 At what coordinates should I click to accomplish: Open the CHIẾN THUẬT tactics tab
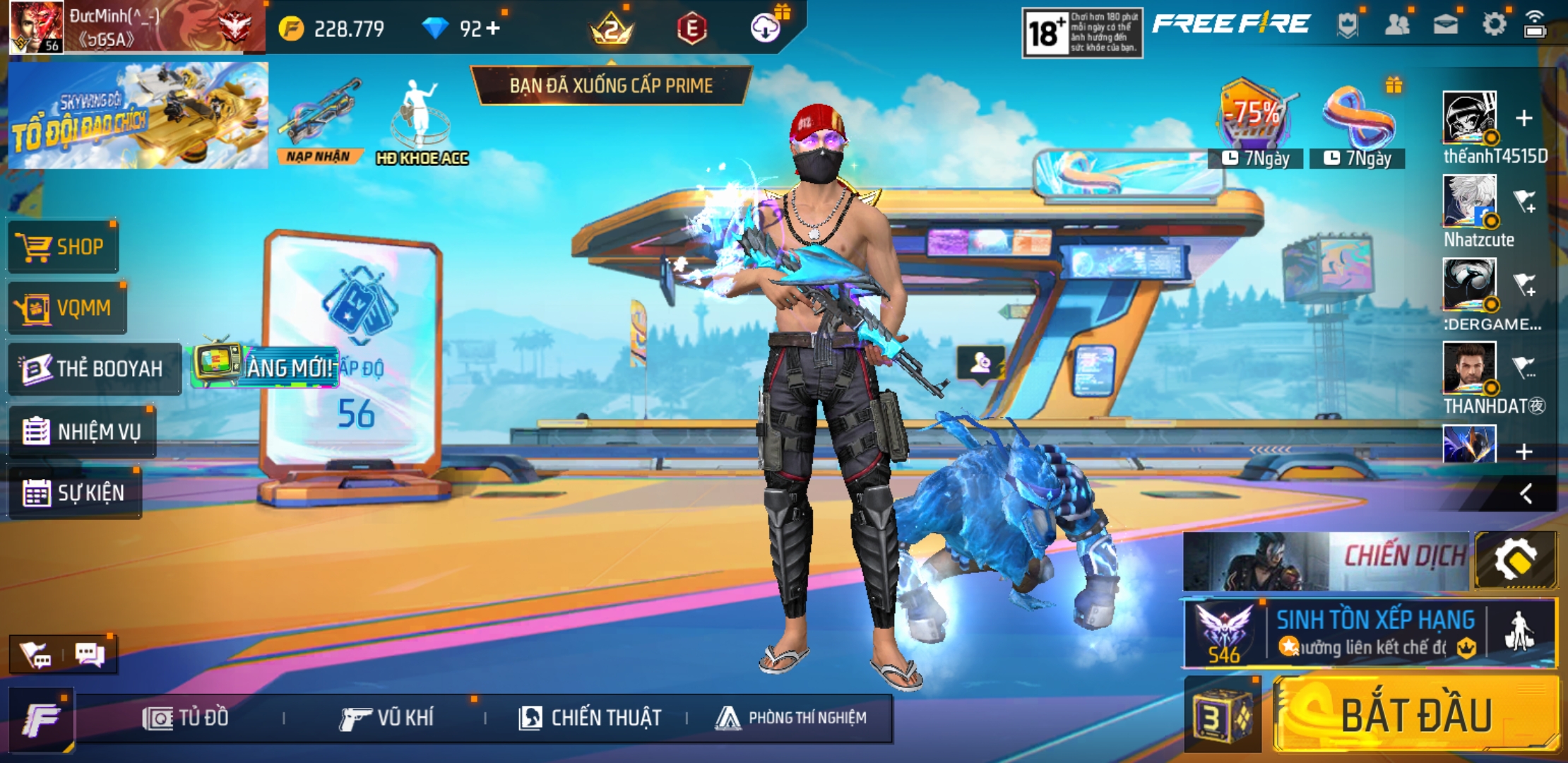590,718
